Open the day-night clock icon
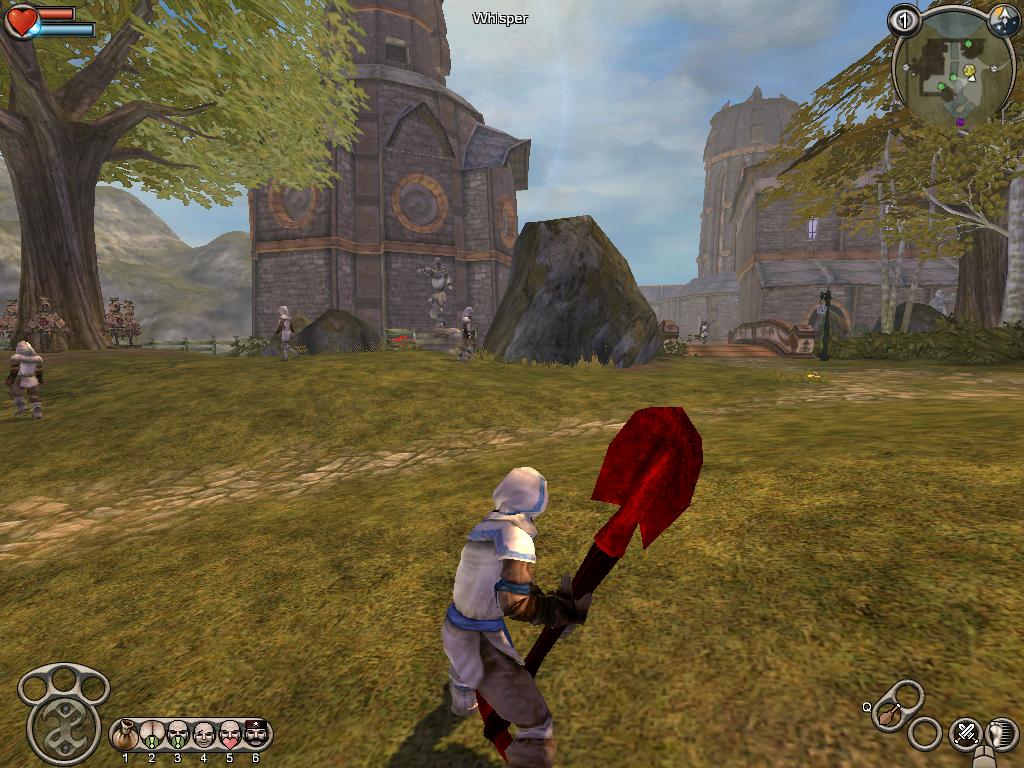The height and width of the screenshot is (768, 1024). point(1003,19)
